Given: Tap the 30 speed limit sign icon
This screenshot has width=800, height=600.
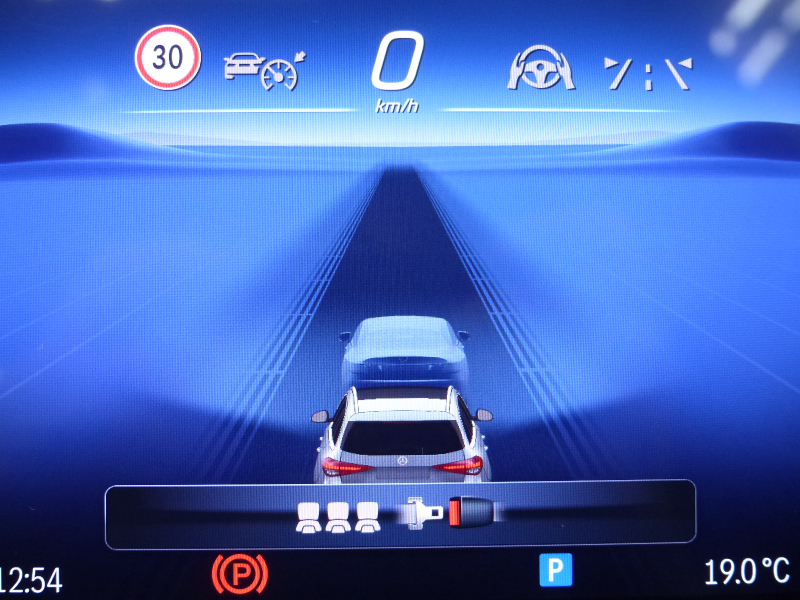Looking at the screenshot, I should (x=168, y=57).
